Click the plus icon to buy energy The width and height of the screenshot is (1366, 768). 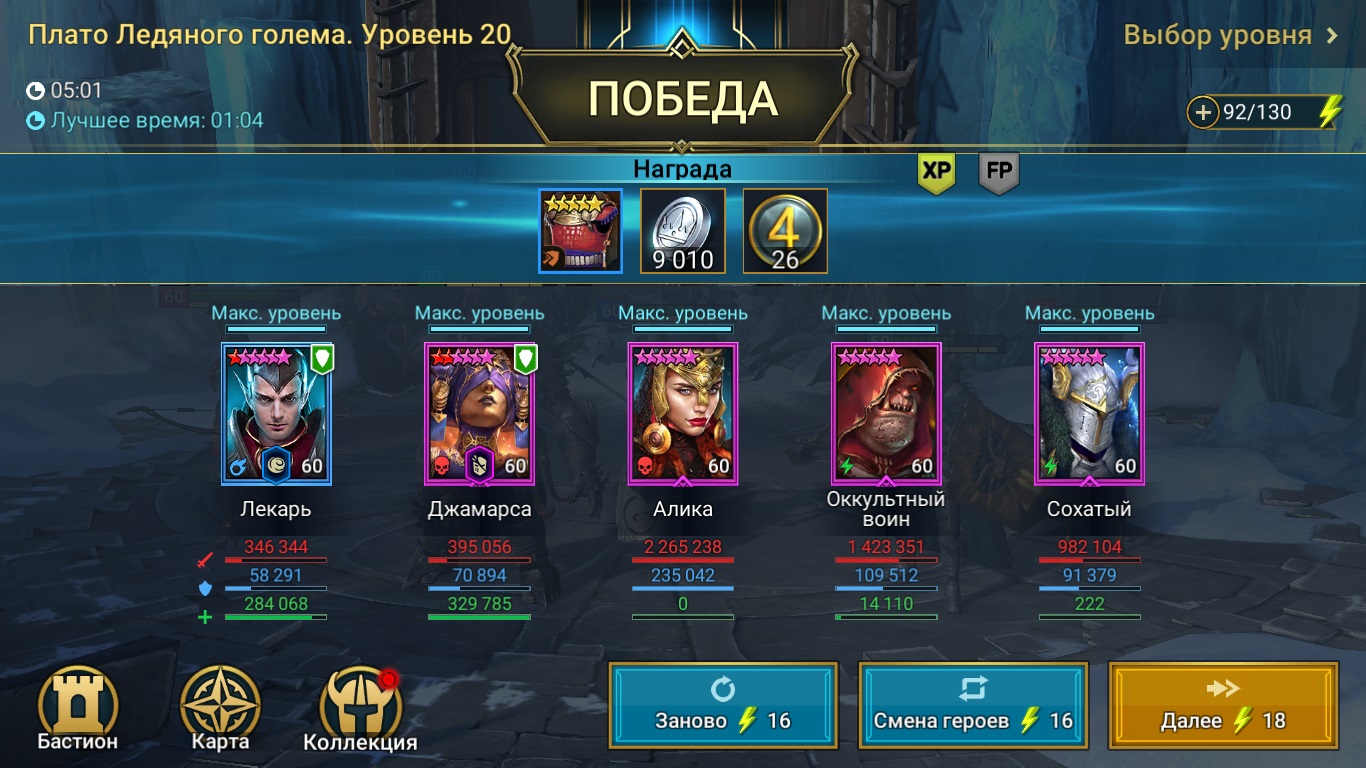coord(1206,111)
